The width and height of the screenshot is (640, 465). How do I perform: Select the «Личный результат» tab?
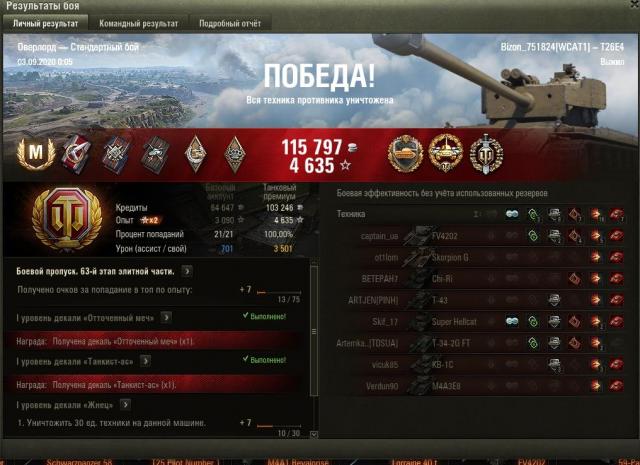pyautogui.click(x=45, y=22)
